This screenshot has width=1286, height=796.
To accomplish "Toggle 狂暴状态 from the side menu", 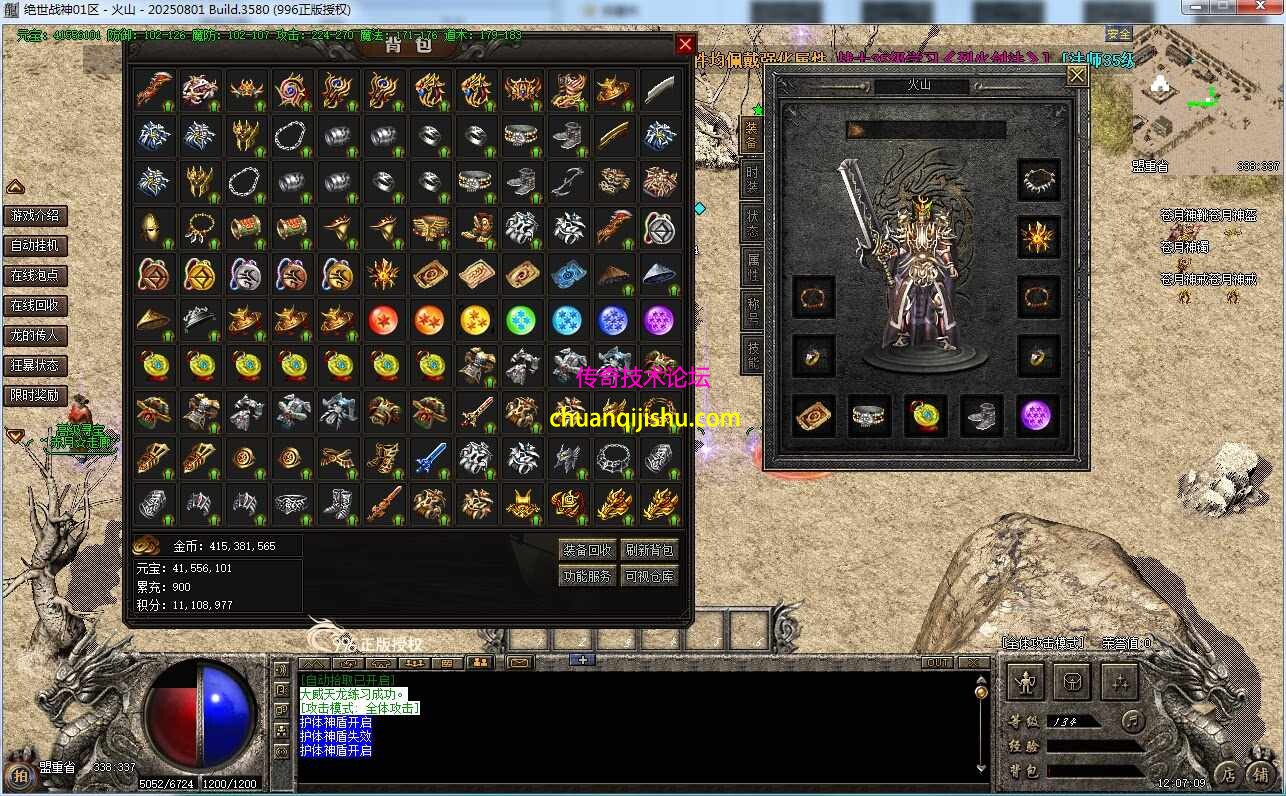I will (x=35, y=365).
